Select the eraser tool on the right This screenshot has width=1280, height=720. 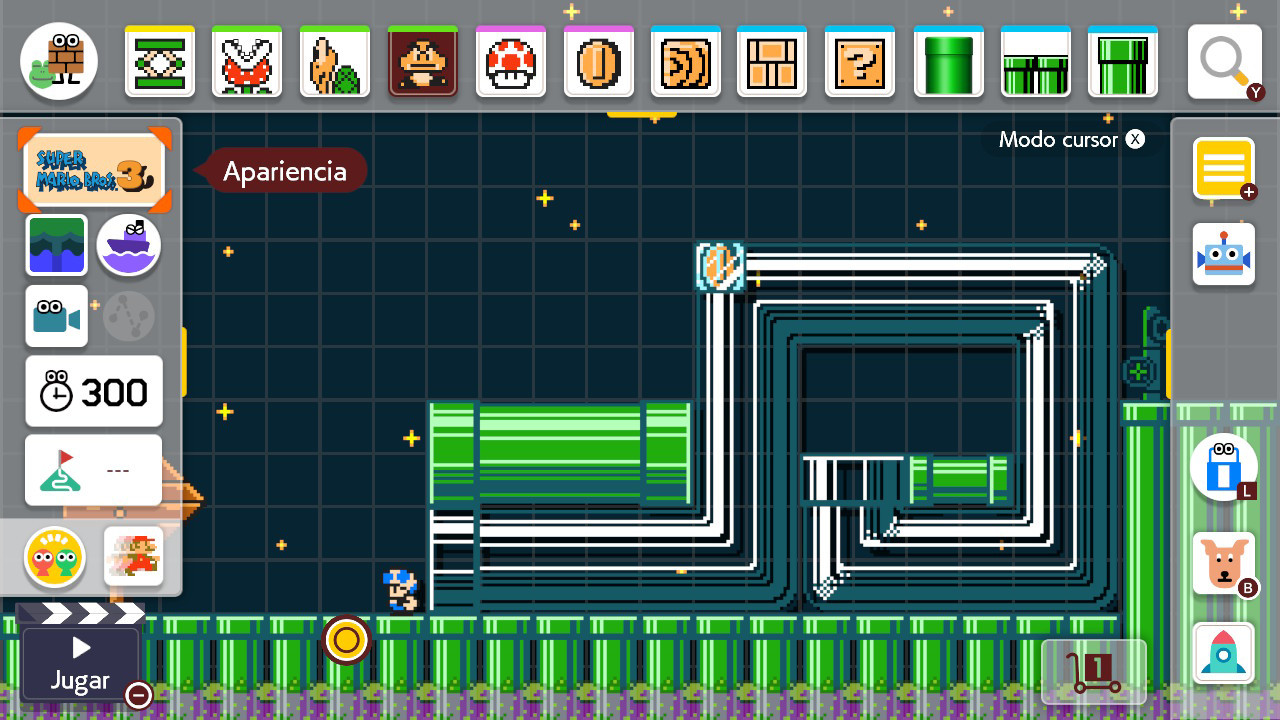coord(1223,467)
